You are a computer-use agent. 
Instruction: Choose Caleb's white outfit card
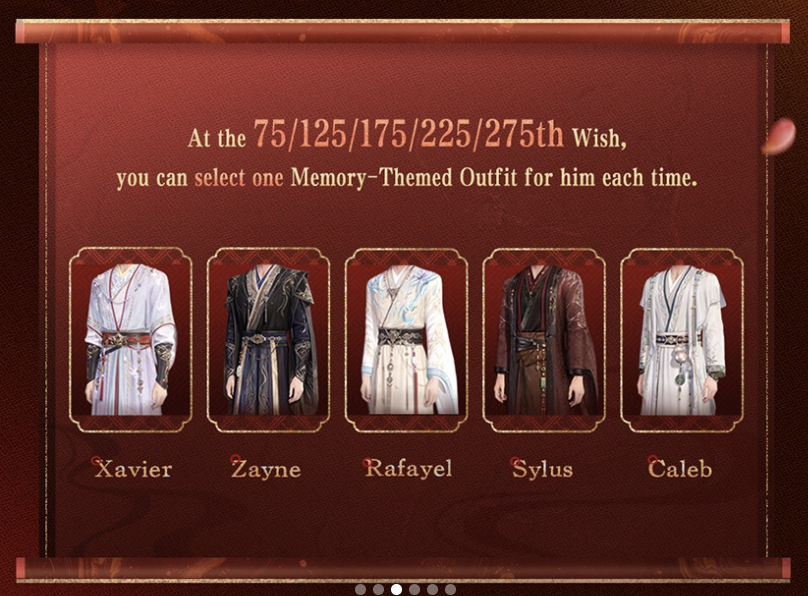point(682,340)
